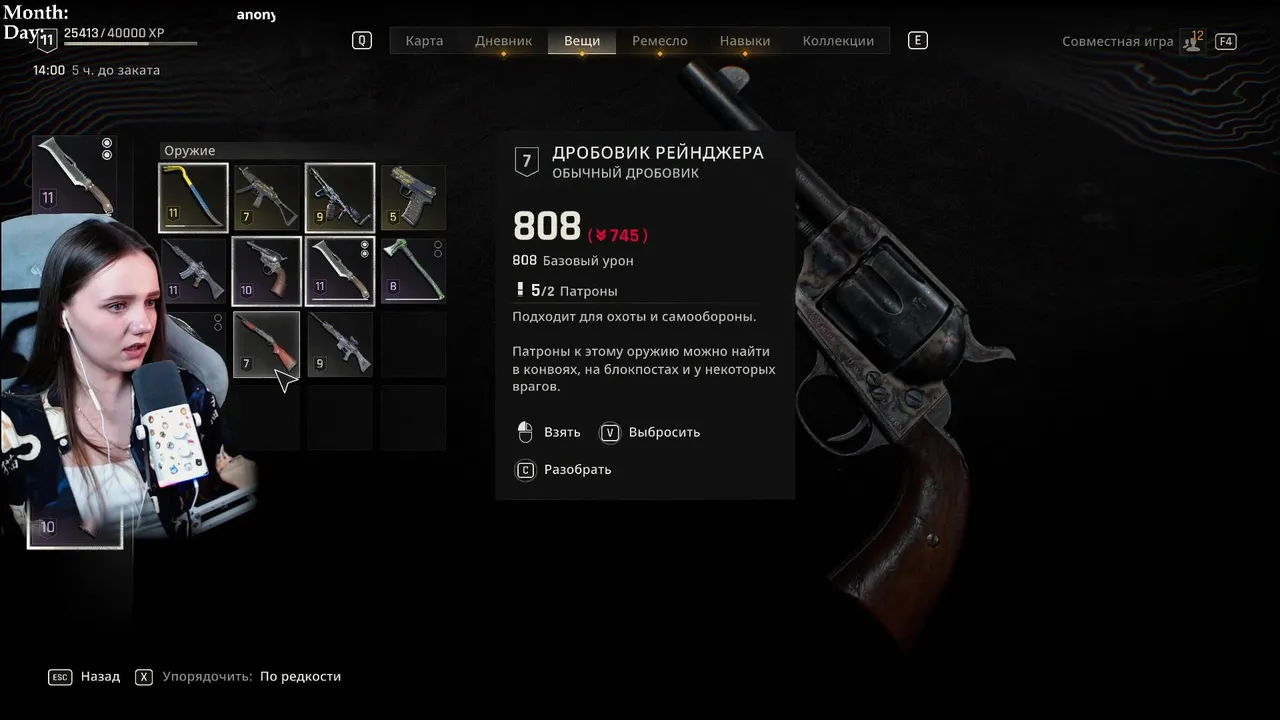Switch to the Дневник tab
The width and height of the screenshot is (1280, 720).
coord(503,41)
